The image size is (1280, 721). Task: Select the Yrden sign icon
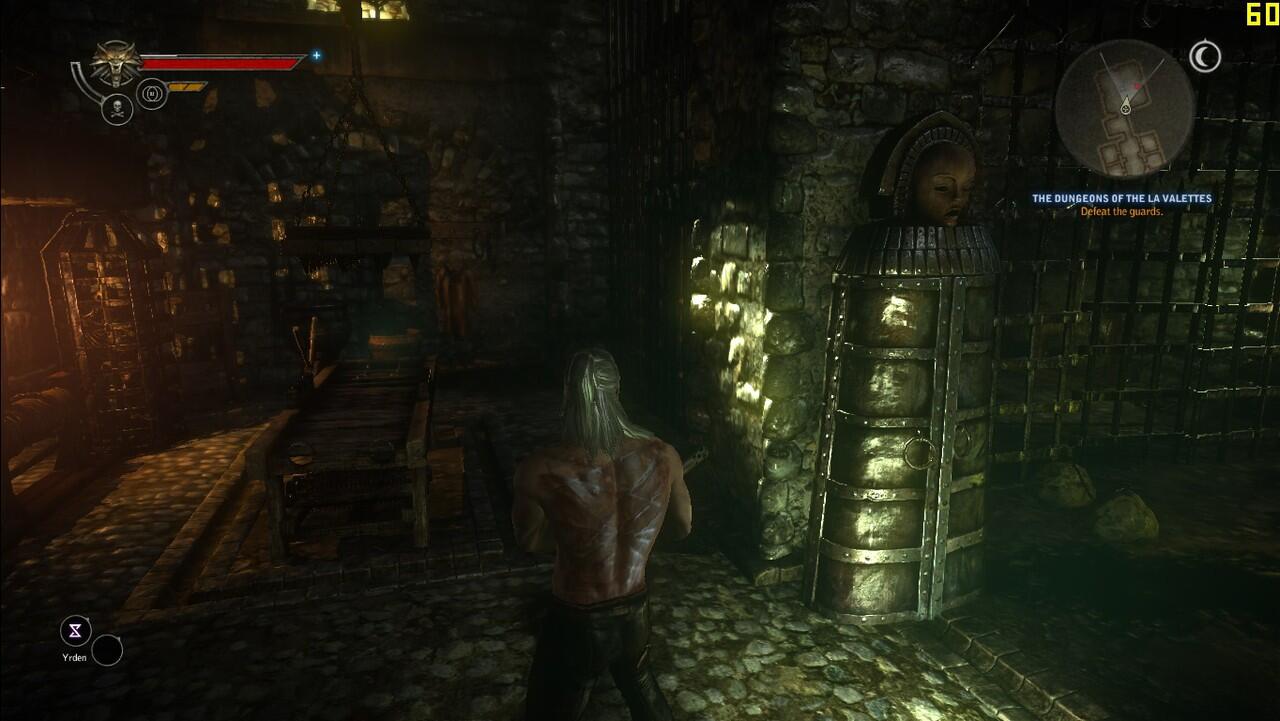coord(75,631)
